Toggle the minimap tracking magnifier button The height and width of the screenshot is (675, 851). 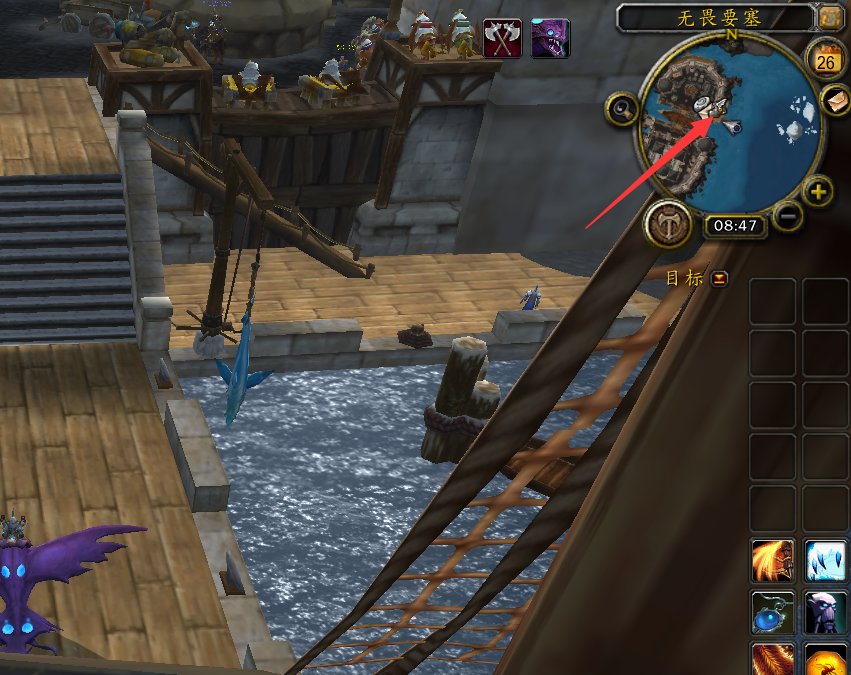point(621,109)
